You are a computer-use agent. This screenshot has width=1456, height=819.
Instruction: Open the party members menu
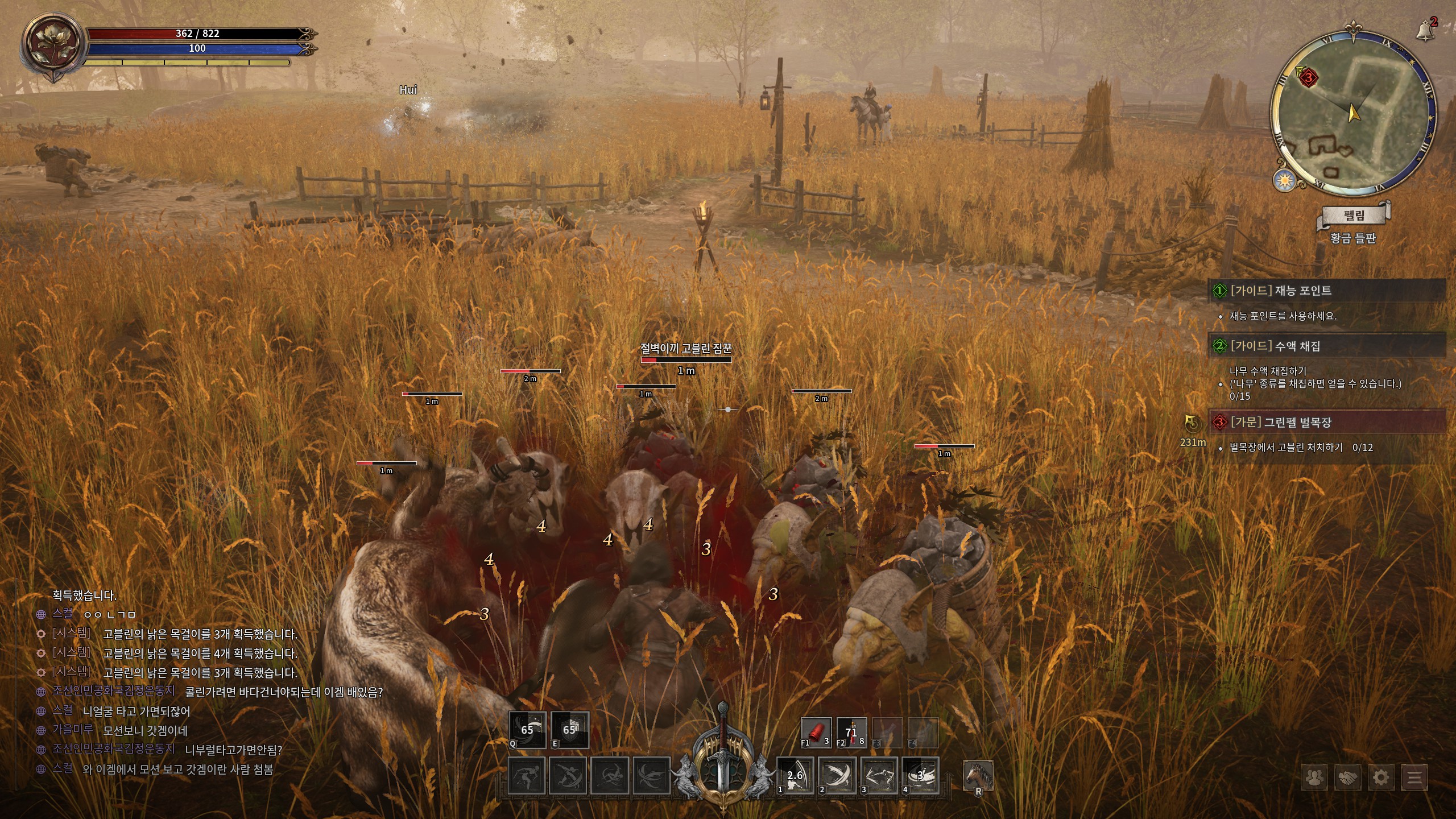click(x=1314, y=777)
